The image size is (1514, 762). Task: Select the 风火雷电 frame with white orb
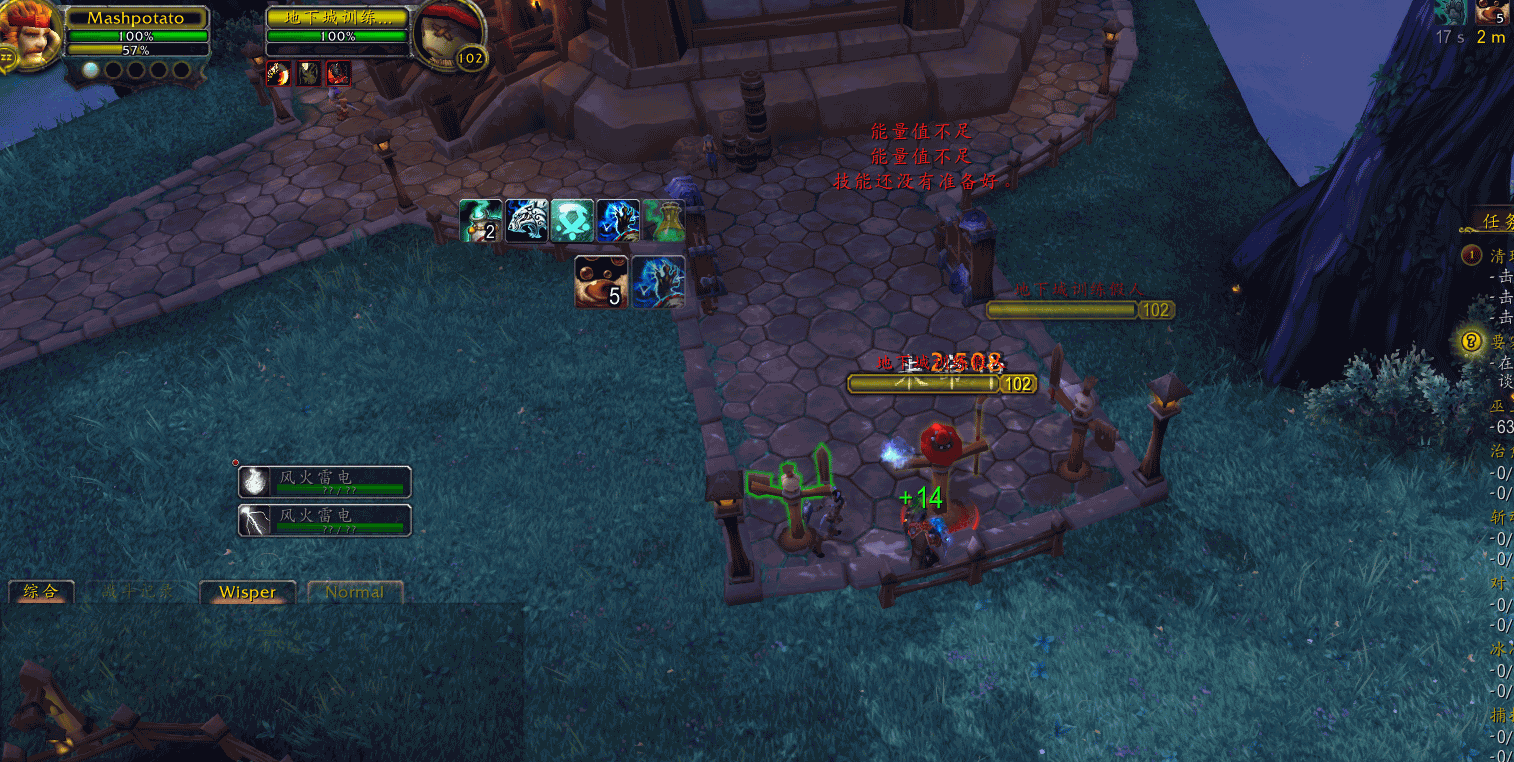[x=325, y=482]
